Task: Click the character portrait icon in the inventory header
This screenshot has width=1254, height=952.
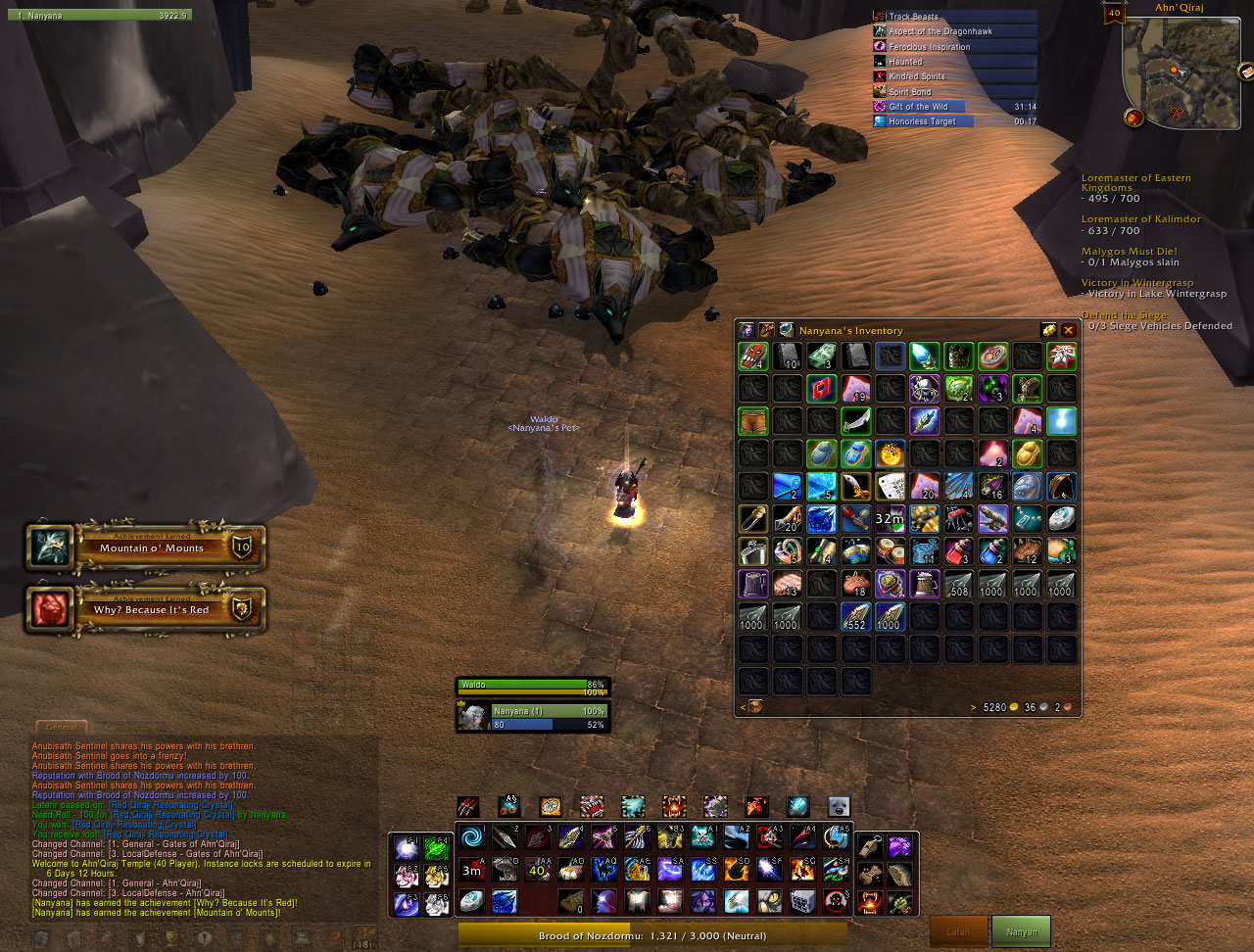Action: coord(747,331)
